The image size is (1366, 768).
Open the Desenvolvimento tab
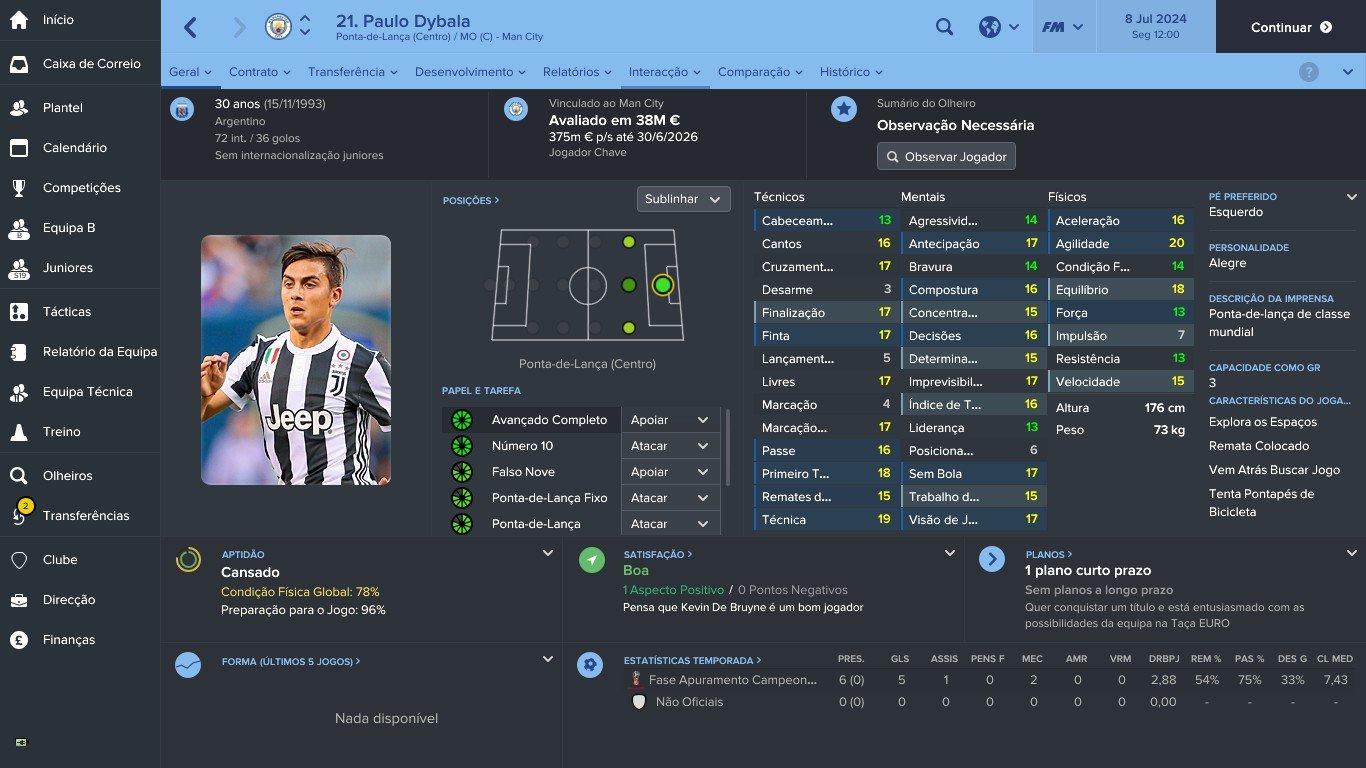point(470,72)
